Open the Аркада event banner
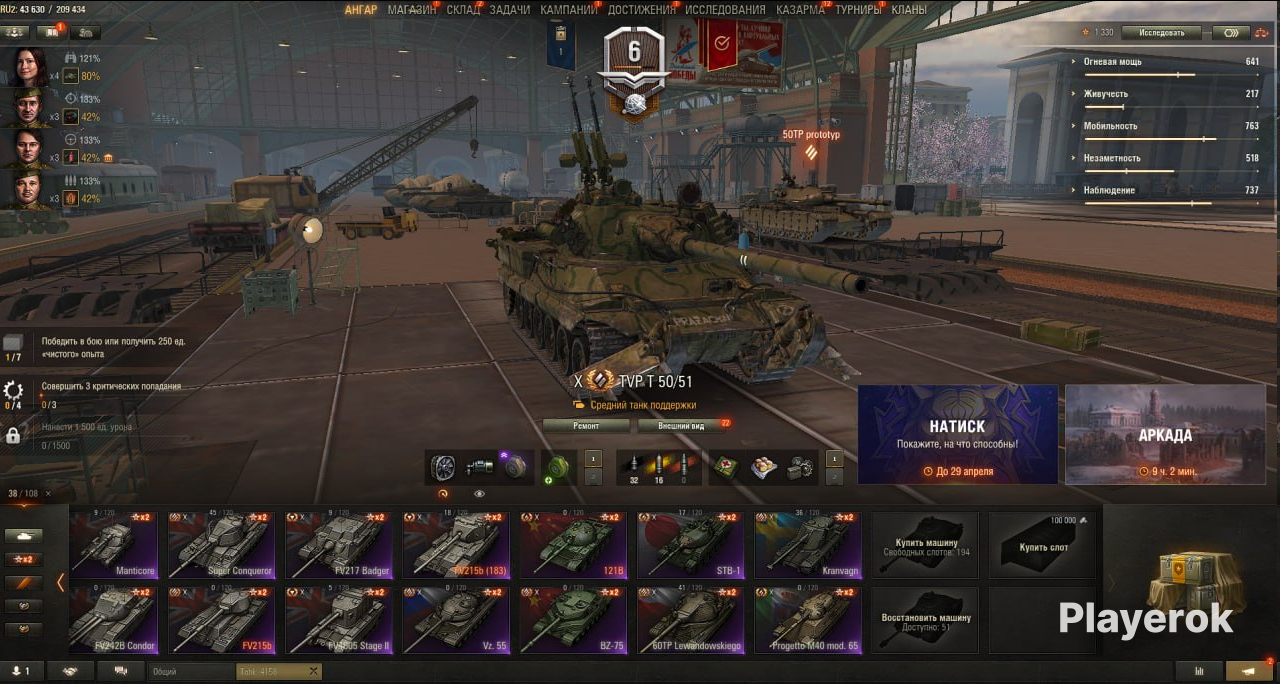 [x=1165, y=433]
